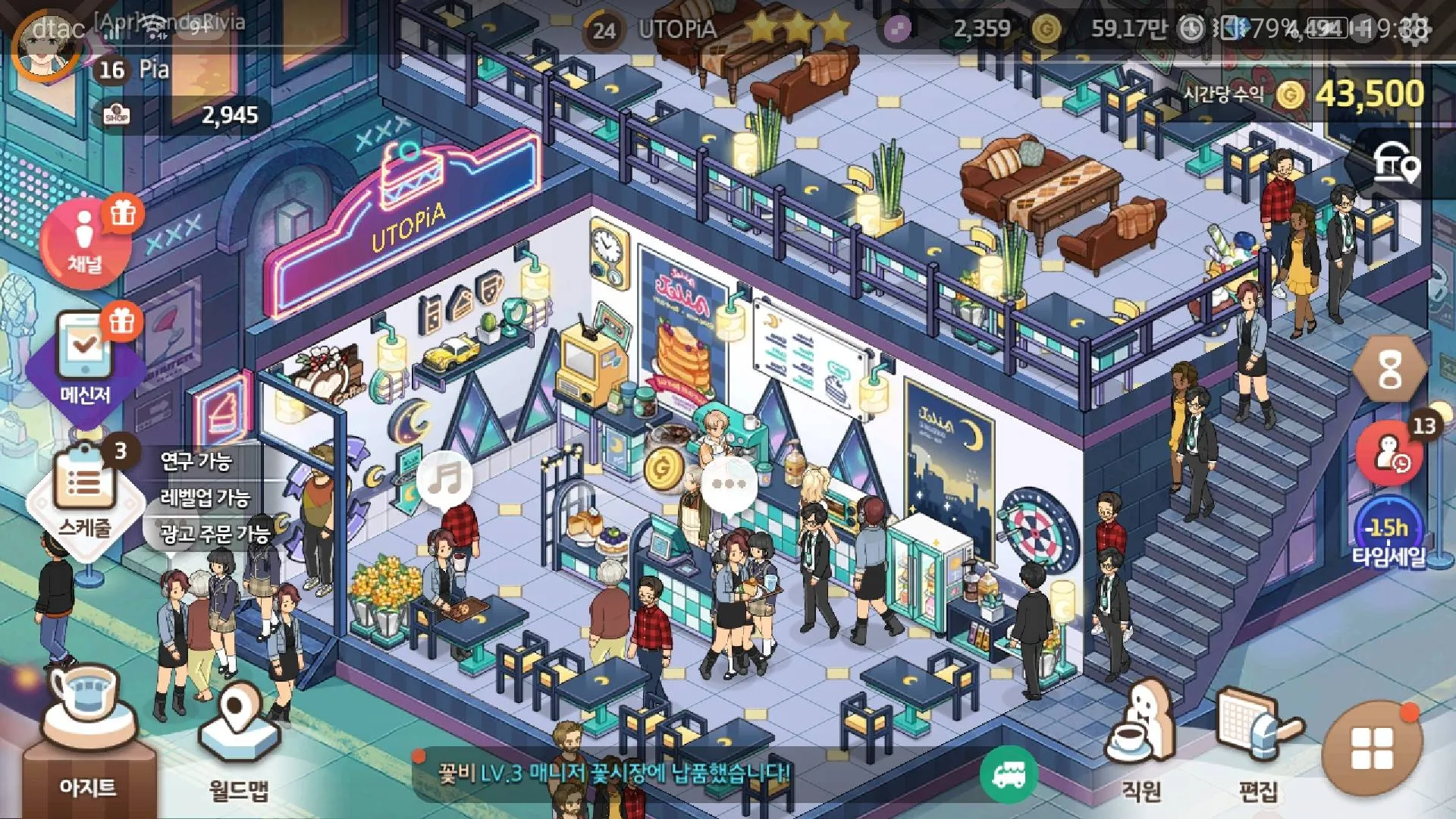
Task: Tap the hexagon hourglass button
Action: (1389, 371)
